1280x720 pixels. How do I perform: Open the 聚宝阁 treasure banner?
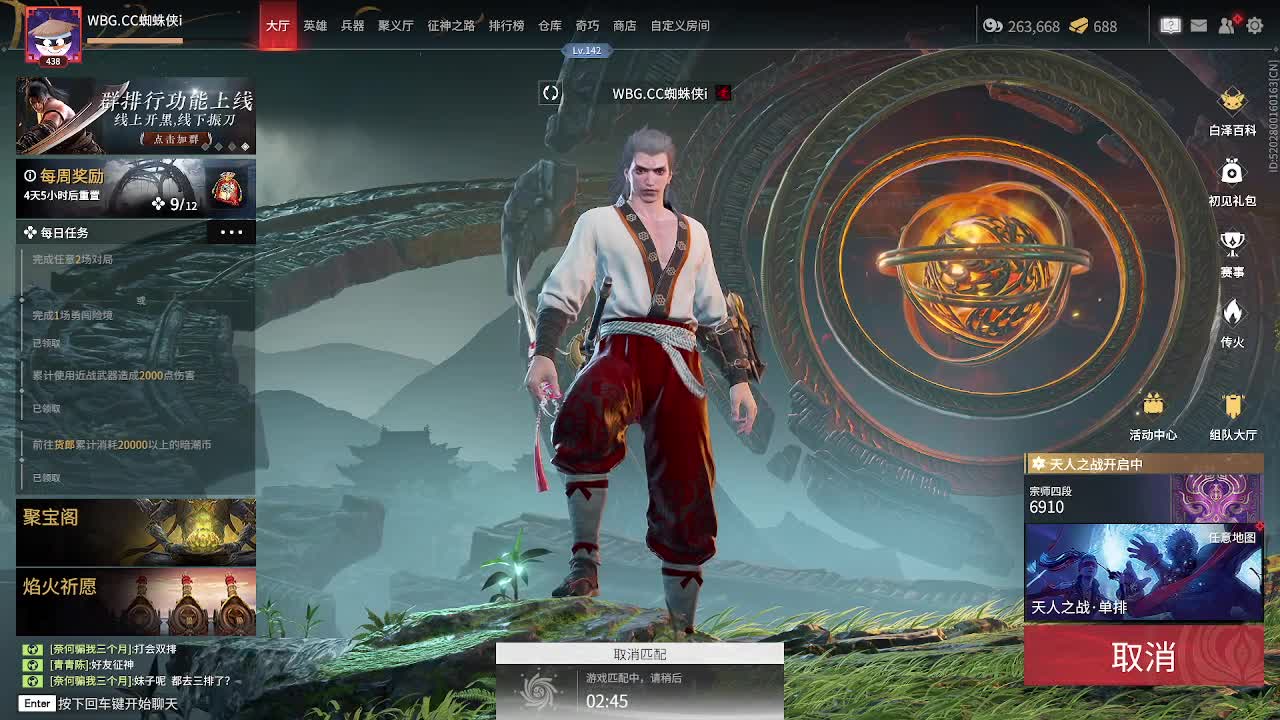point(136,532)
